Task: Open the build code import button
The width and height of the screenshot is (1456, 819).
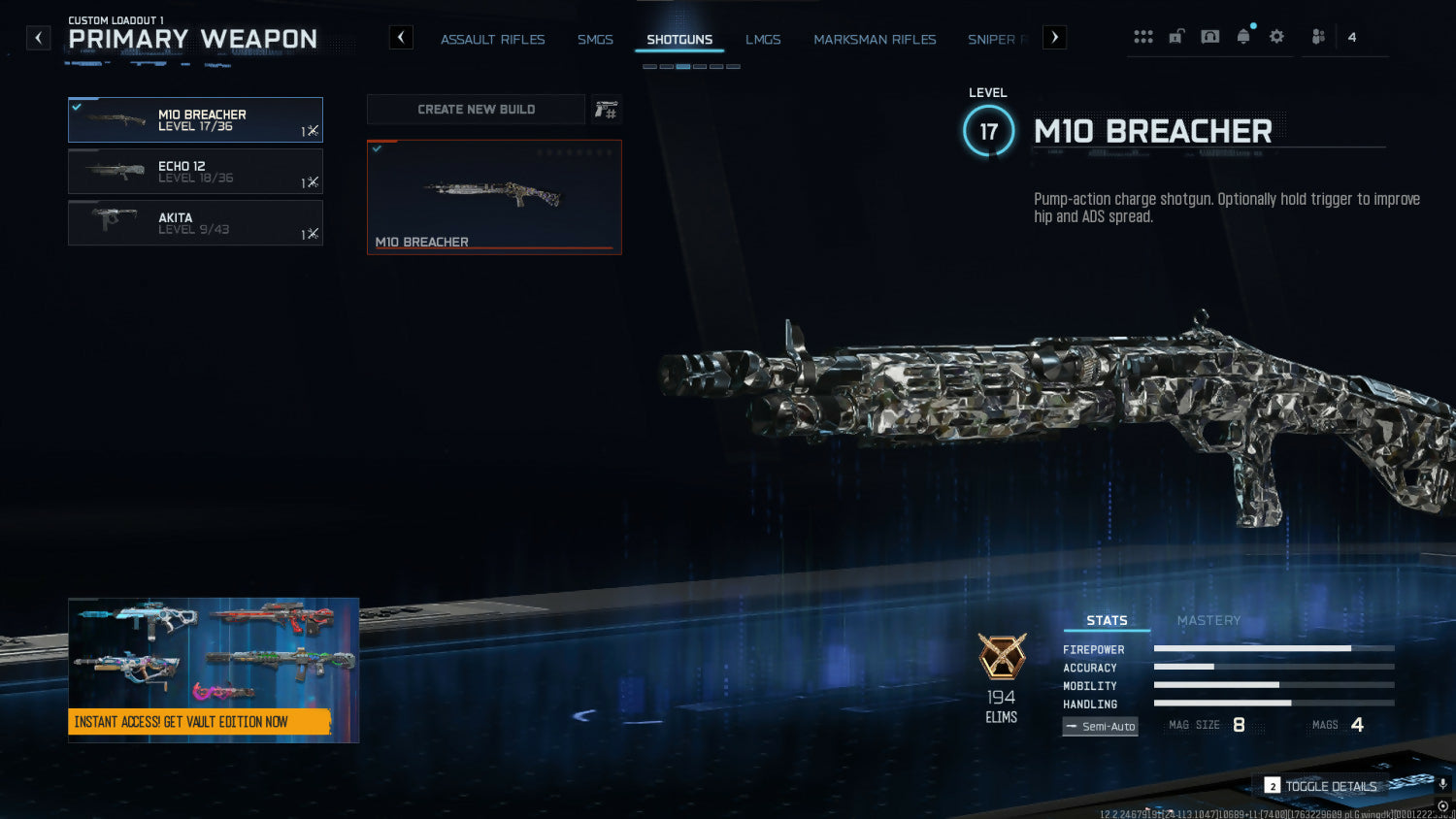Action: click(x=607, y=110)
